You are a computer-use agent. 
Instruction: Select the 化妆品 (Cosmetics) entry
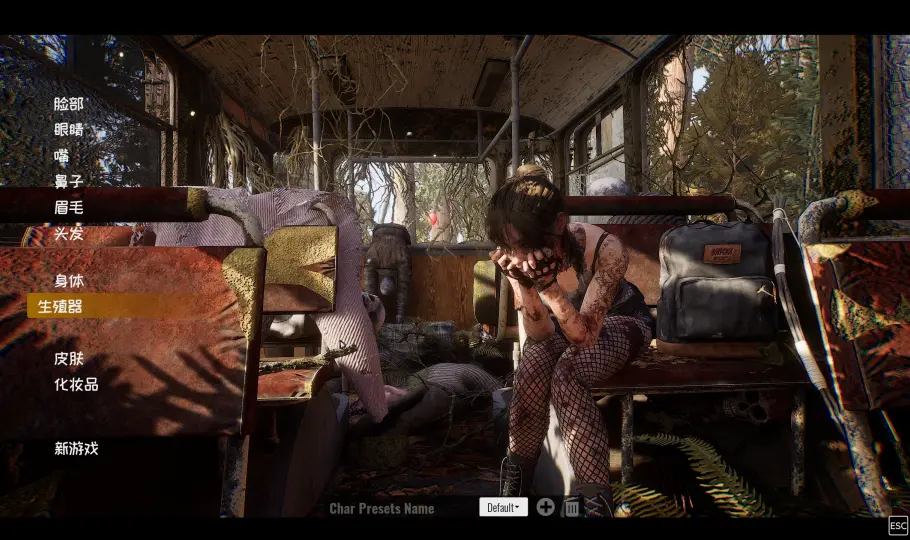[76, 384]
